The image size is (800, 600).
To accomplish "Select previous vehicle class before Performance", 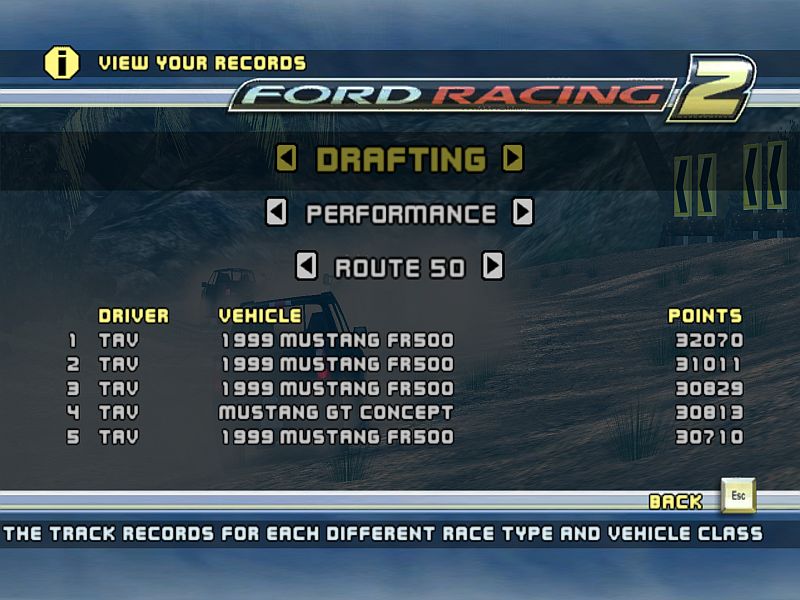I will click(x=277, y=213).
